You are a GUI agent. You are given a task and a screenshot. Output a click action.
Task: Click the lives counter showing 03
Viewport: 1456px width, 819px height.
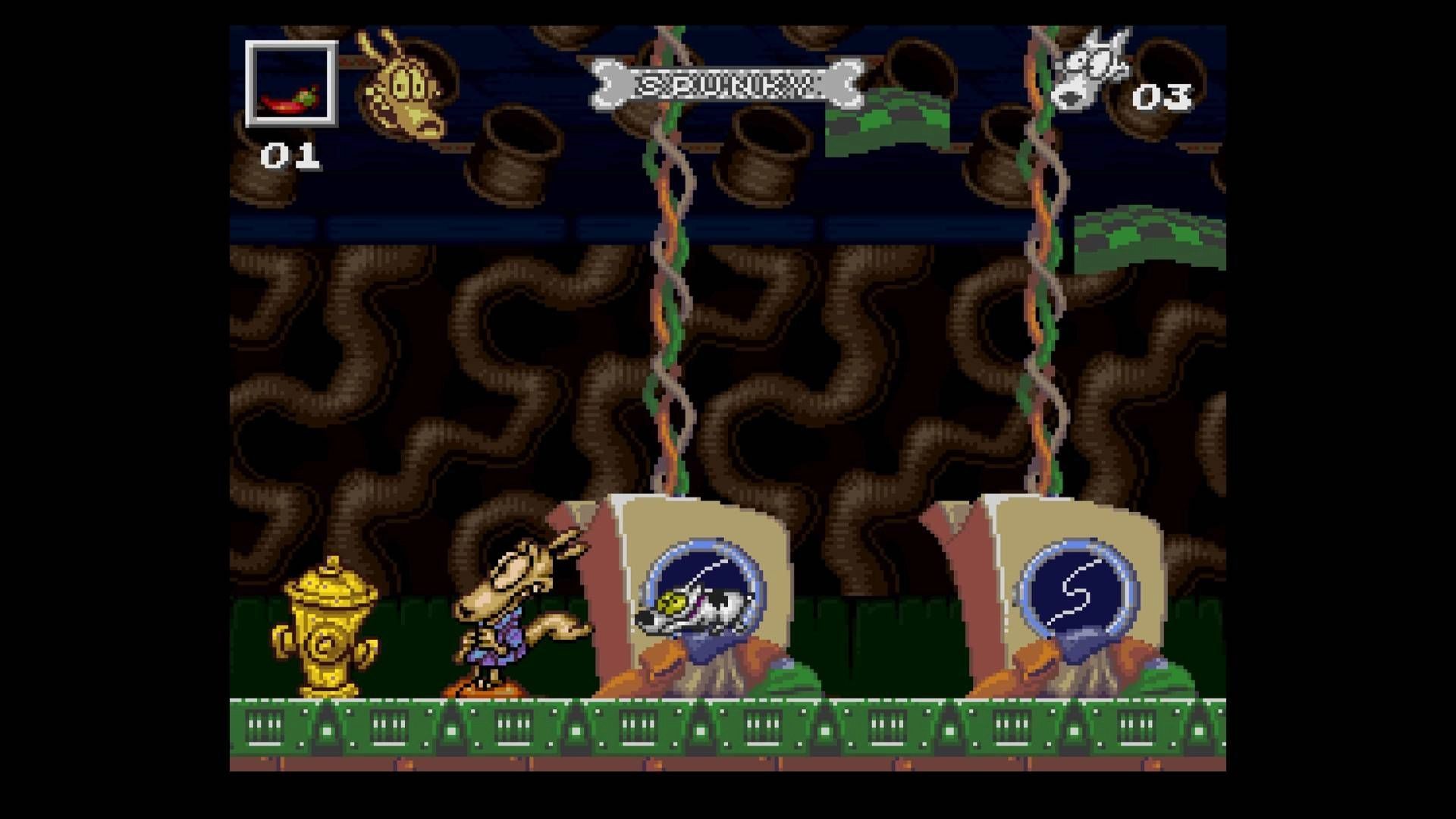tap(1164, 95)
